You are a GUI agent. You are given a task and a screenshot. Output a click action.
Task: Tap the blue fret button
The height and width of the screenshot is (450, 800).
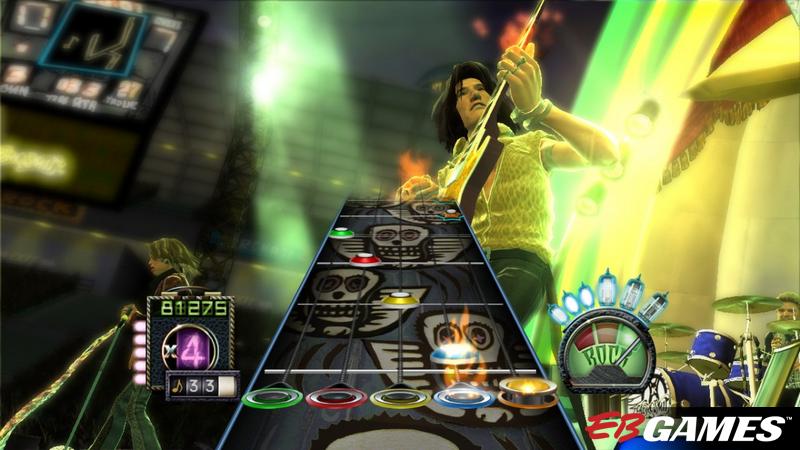[x=462, y=396]
